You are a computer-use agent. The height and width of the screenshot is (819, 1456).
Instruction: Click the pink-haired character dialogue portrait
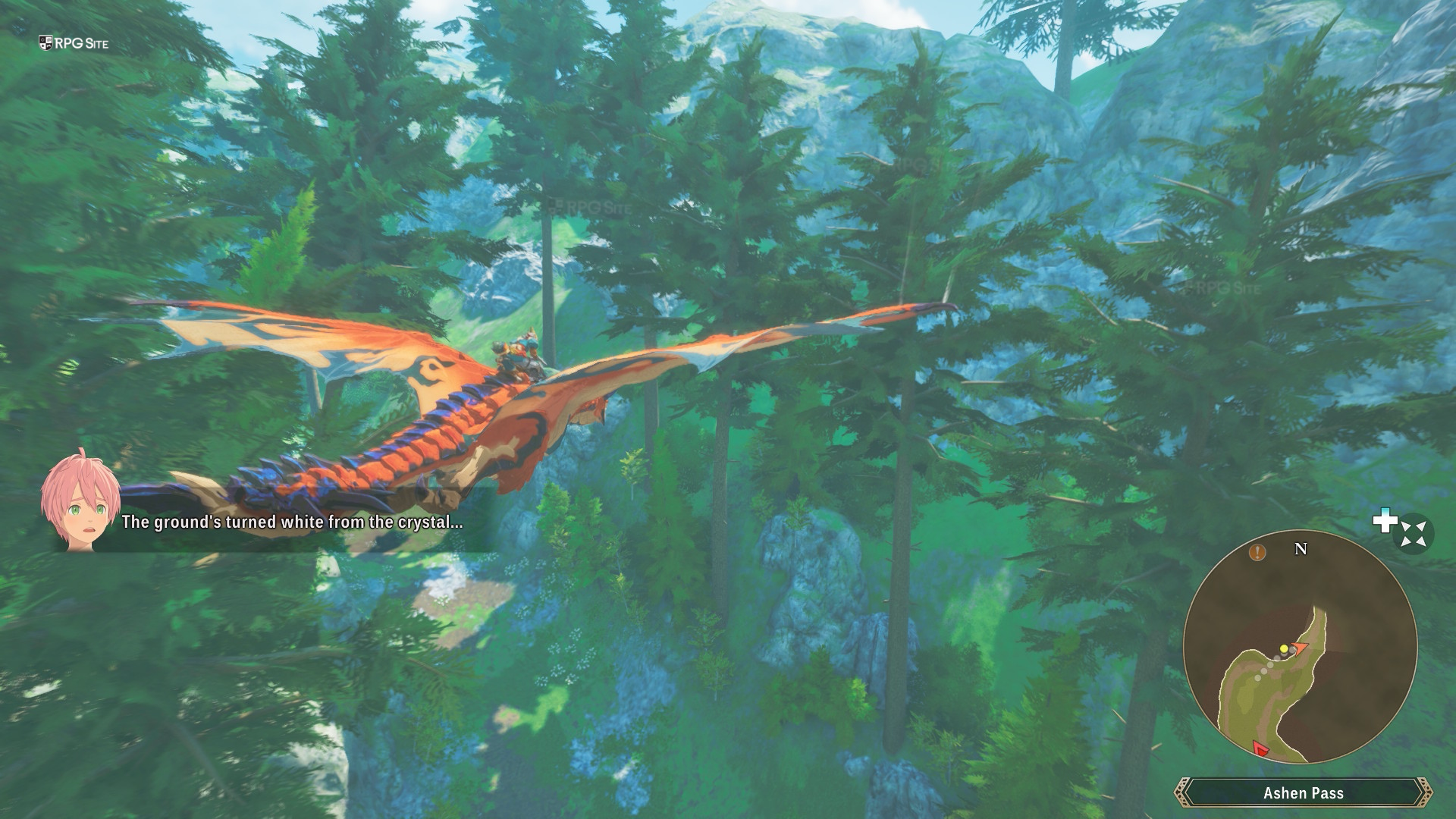click(x=80, y=499)
